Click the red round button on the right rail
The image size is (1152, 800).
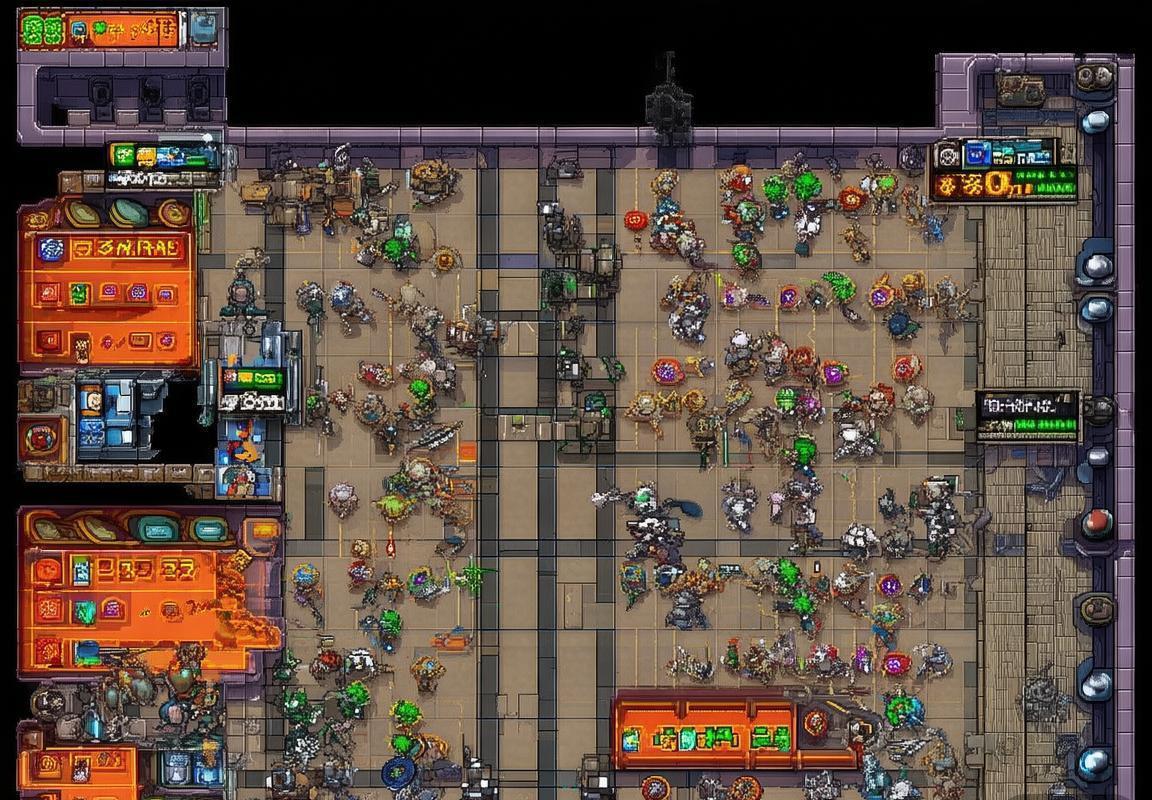click(1098, 521)
